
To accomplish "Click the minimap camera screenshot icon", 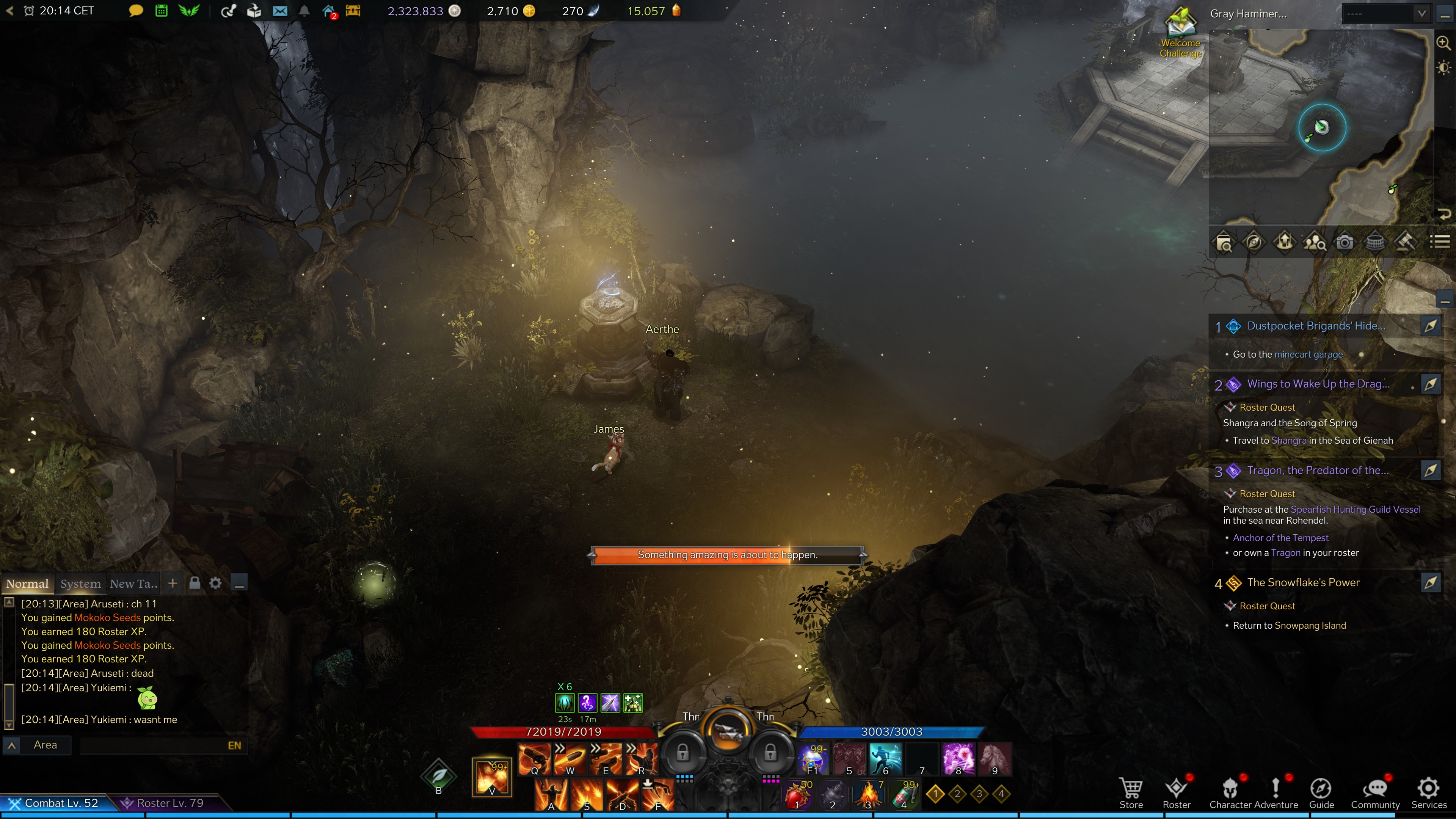I will 1345,243.
